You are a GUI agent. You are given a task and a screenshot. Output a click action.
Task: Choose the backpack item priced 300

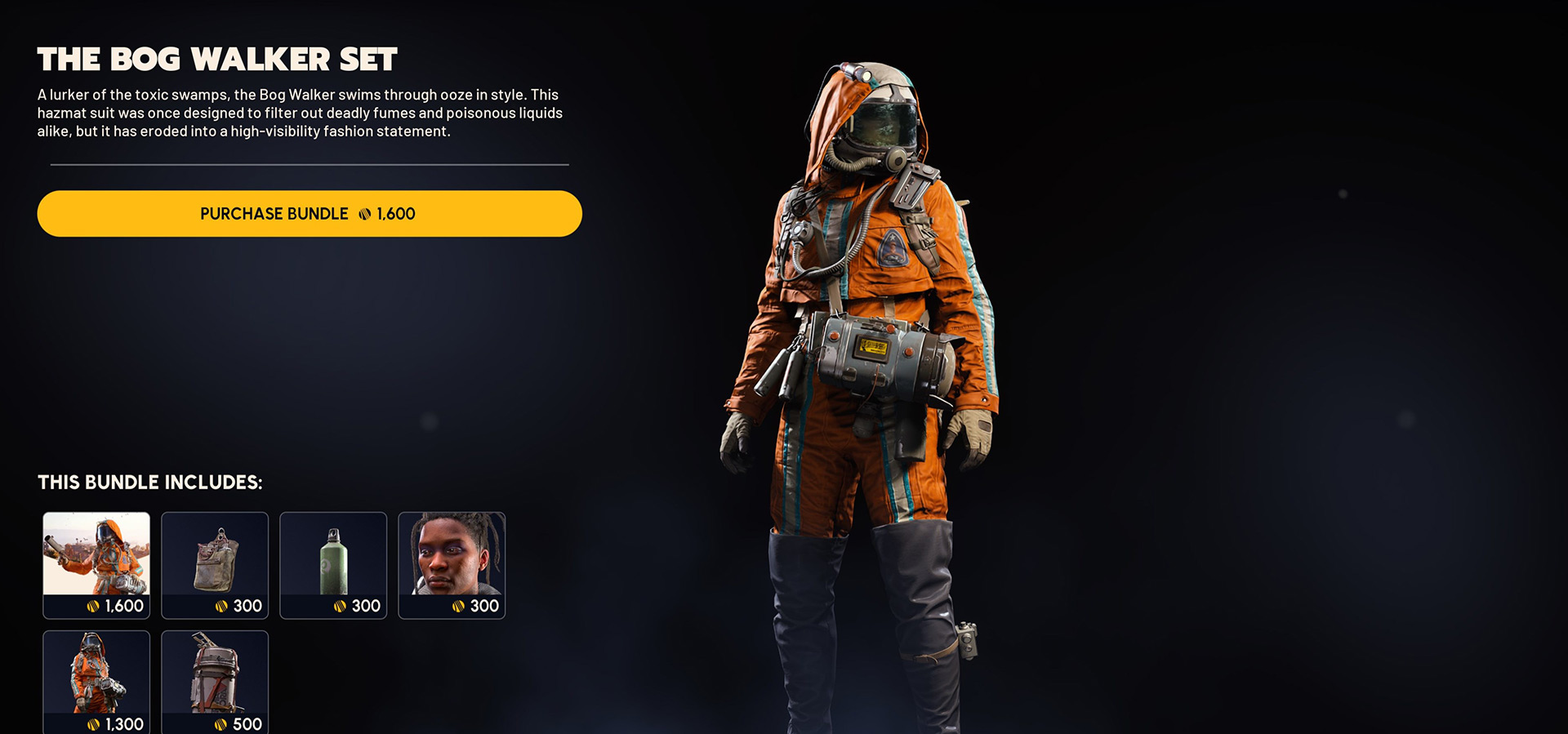(215, 565)
